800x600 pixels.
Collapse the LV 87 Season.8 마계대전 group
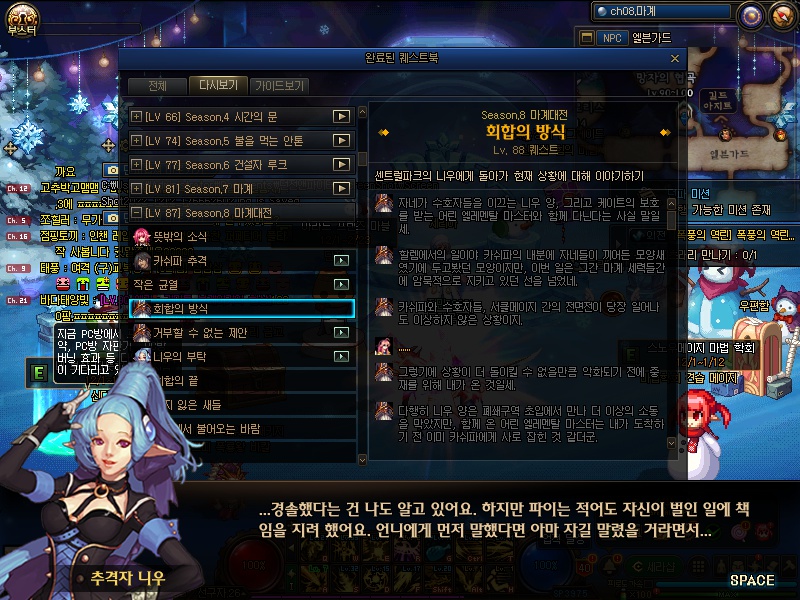136,213
